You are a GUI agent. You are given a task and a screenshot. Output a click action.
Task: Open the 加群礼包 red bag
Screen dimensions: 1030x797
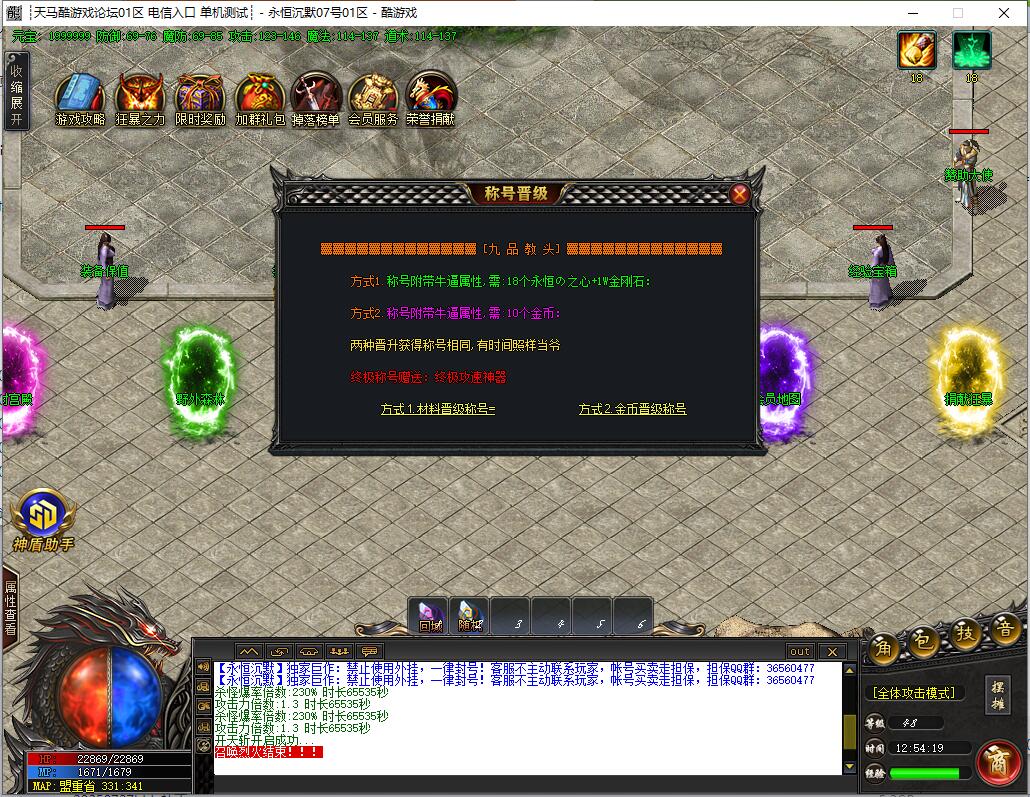(260, 98)
